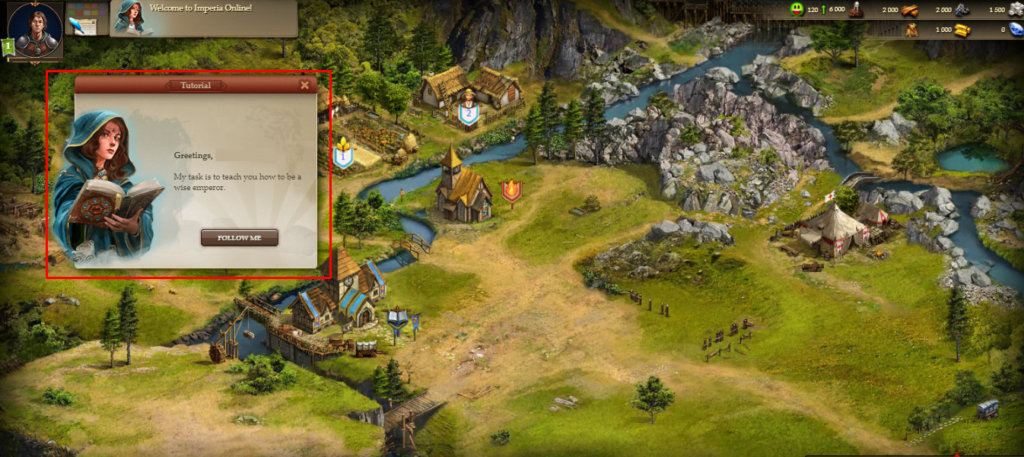Click the white stone resource icon
This screenshot has width=1024, height=457.
(1016, 10)
